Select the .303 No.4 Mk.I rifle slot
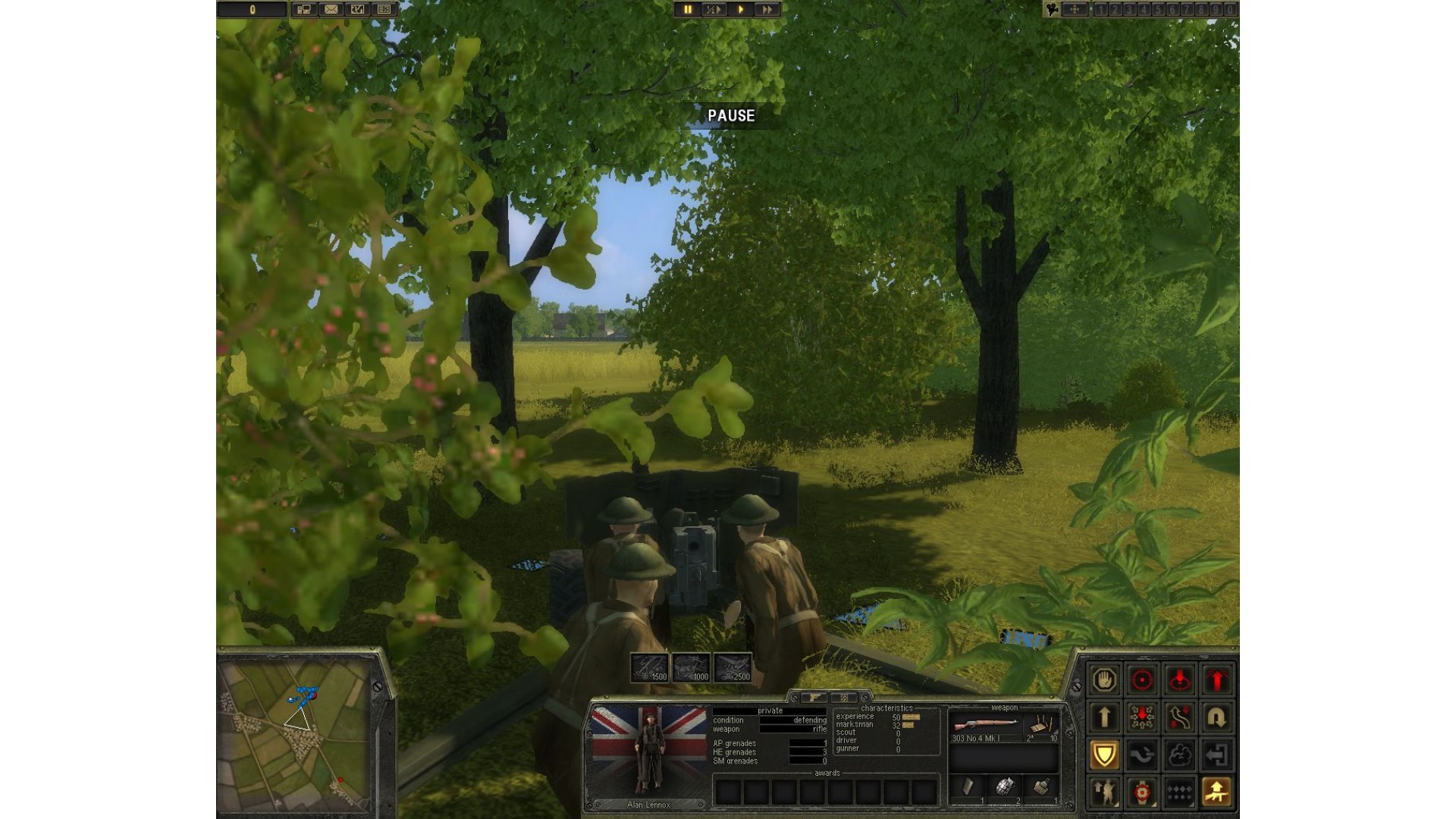Viewport: 1456px width, 819px height. (x=986, y=726)
